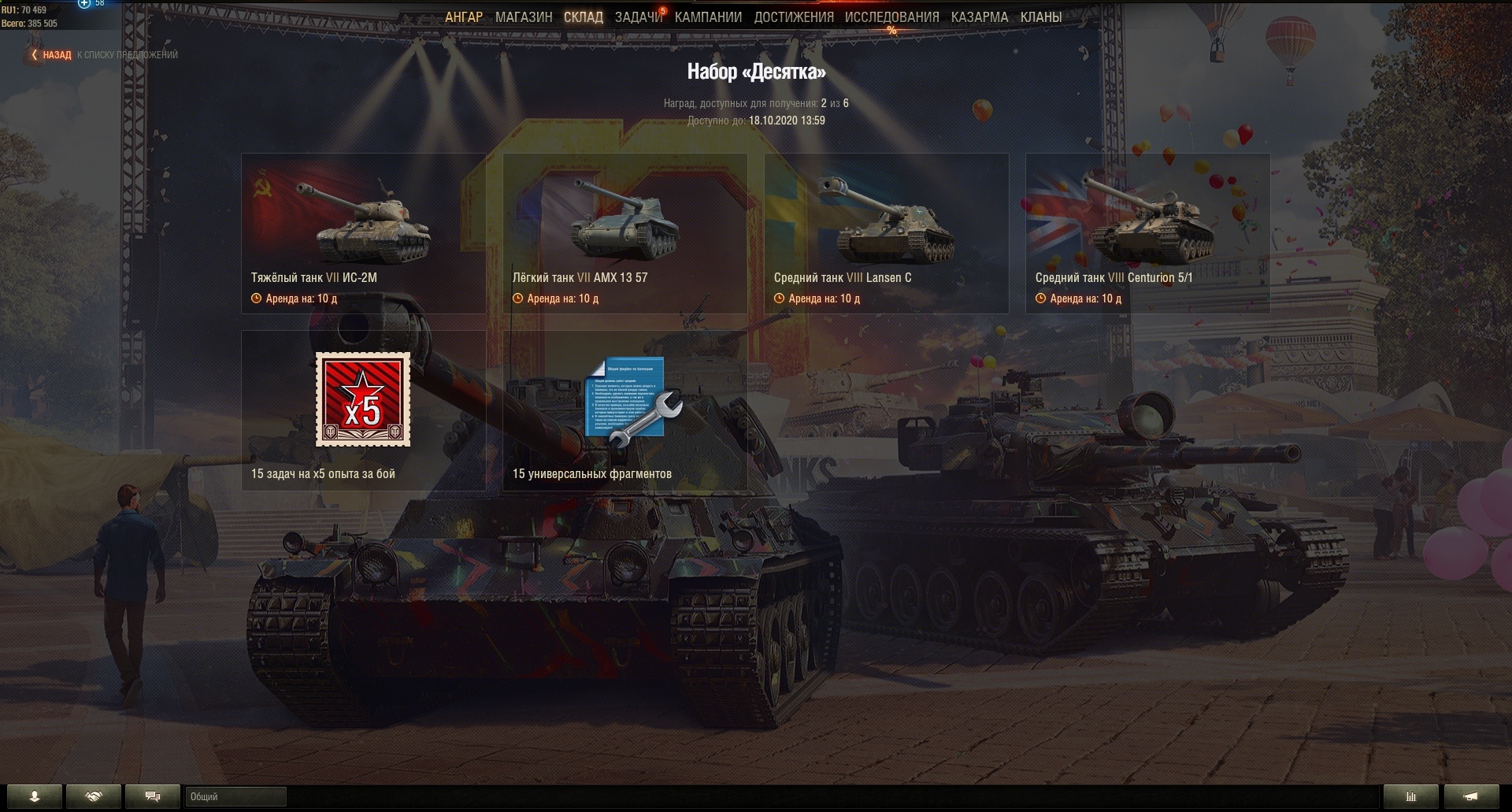
Task: Open the КЛАНЫ tab
Action: coord(1041,17)
